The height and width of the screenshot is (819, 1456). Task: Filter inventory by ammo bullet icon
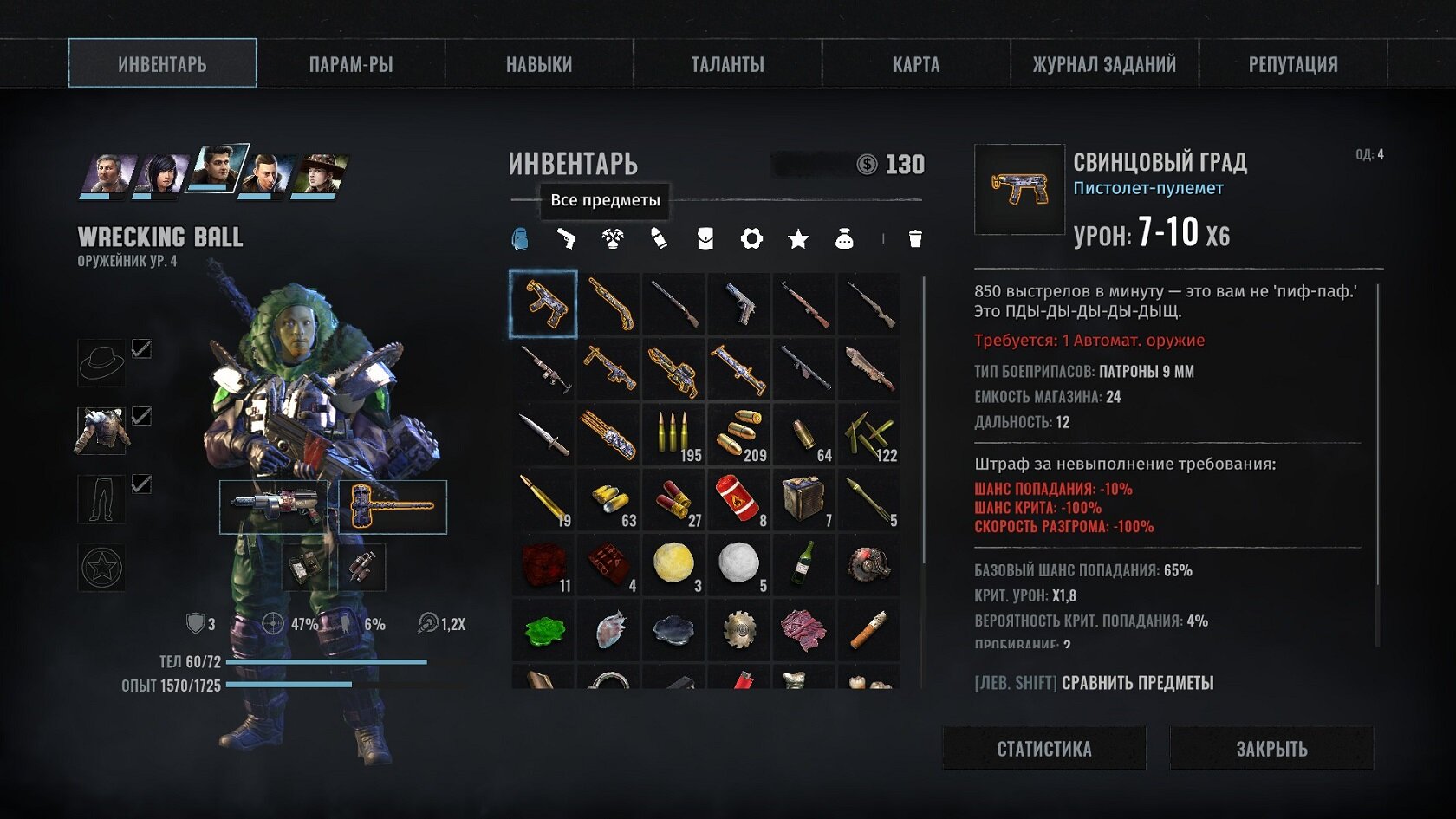(659, 238)
